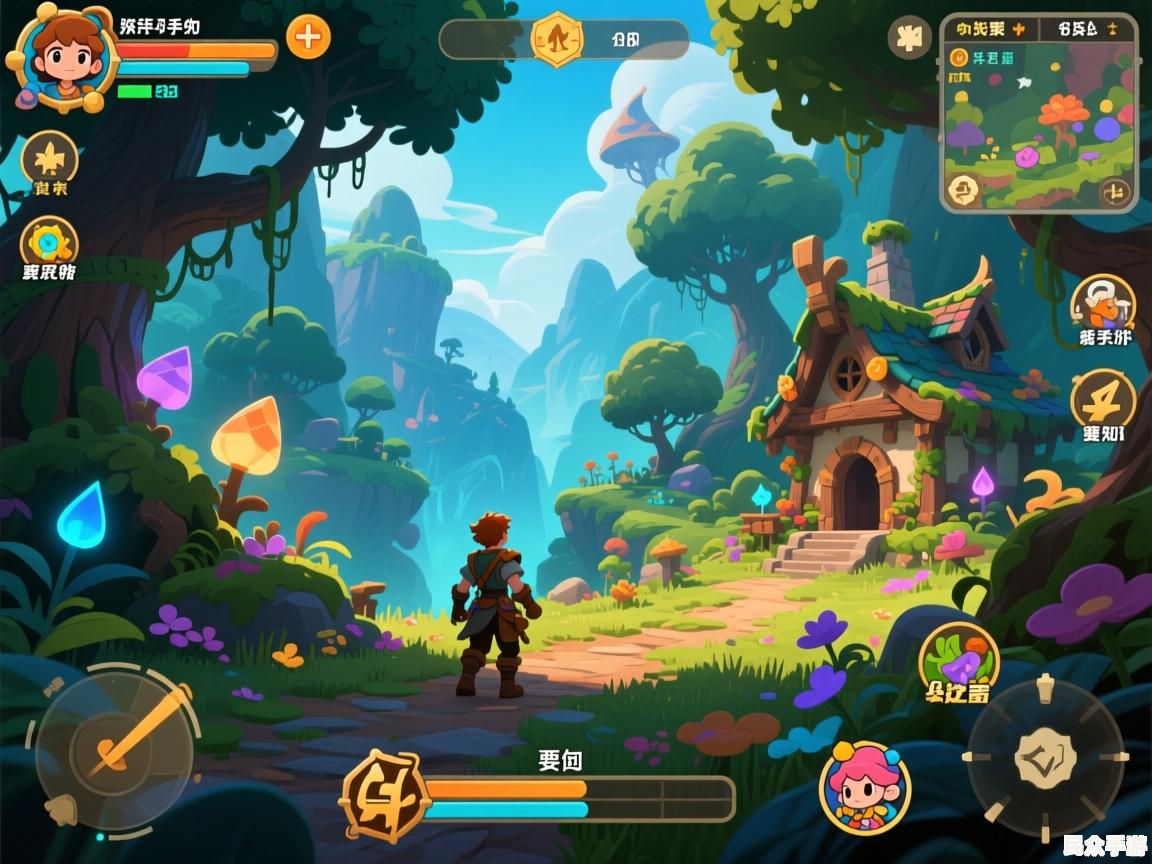Select the golden hexagon badge at top center
This screenshot has height=864, width=1152.
click(556, 39)
